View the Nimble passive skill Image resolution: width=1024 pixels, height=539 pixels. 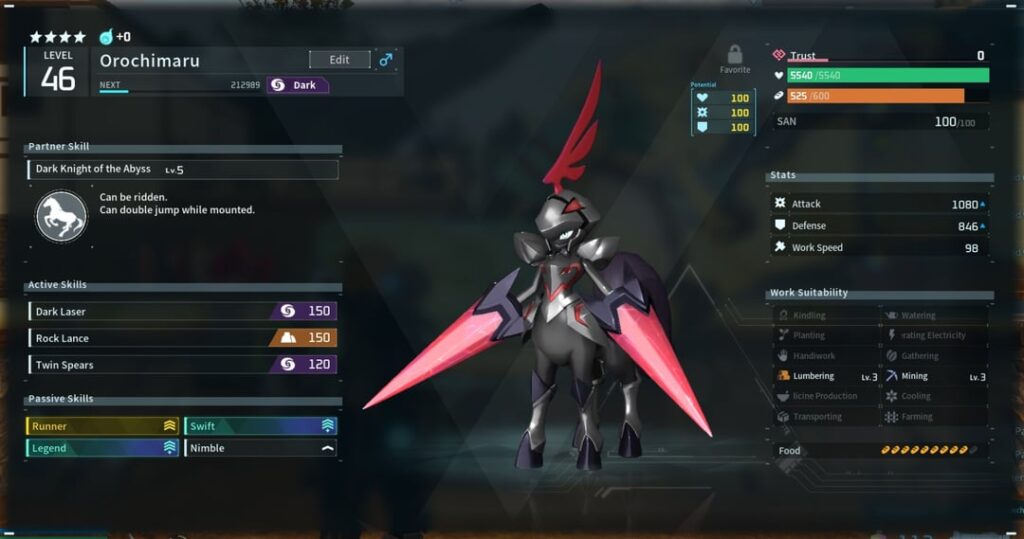pos(260,448)
